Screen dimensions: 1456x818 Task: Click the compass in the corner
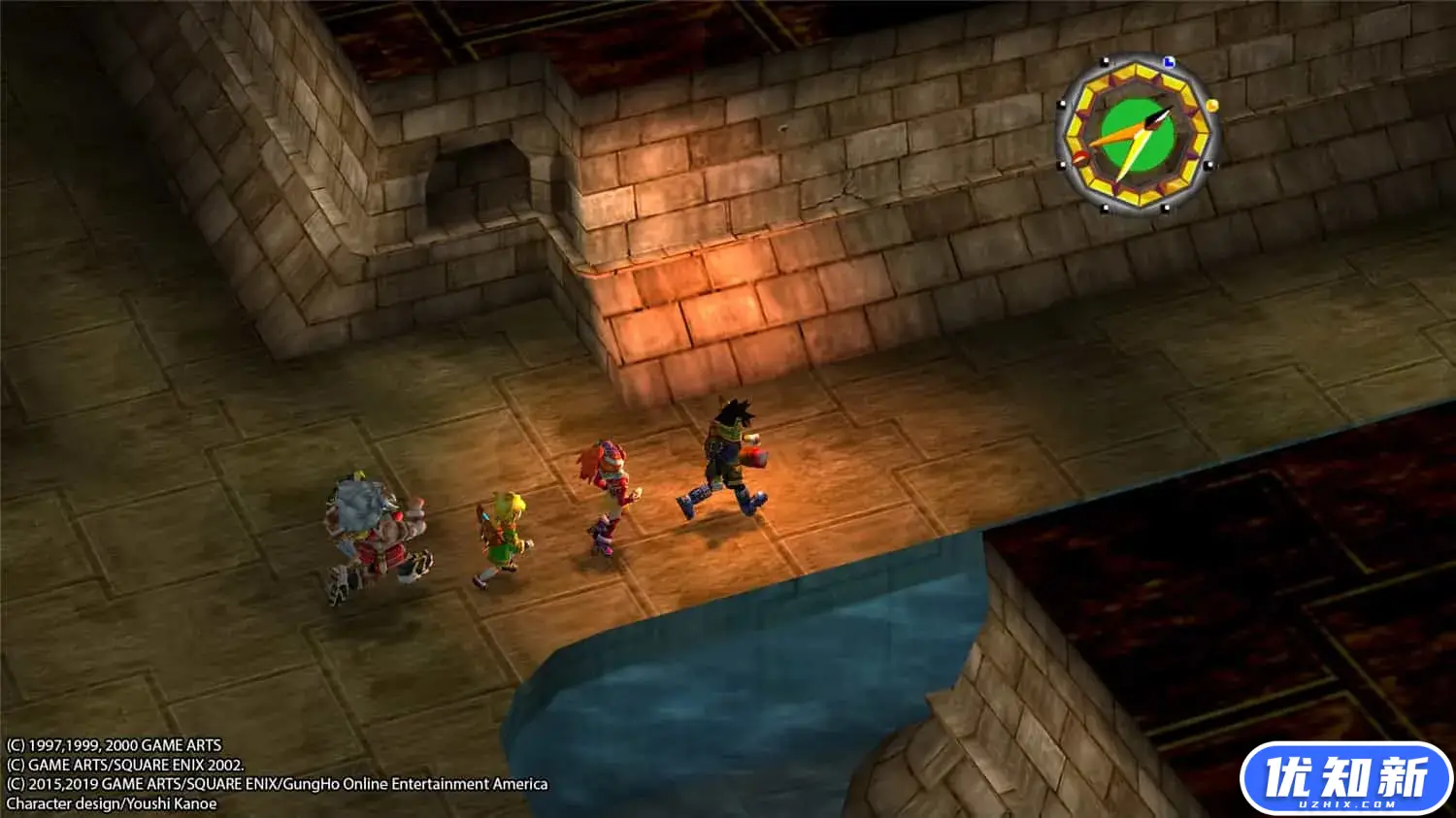point(1137,134)
